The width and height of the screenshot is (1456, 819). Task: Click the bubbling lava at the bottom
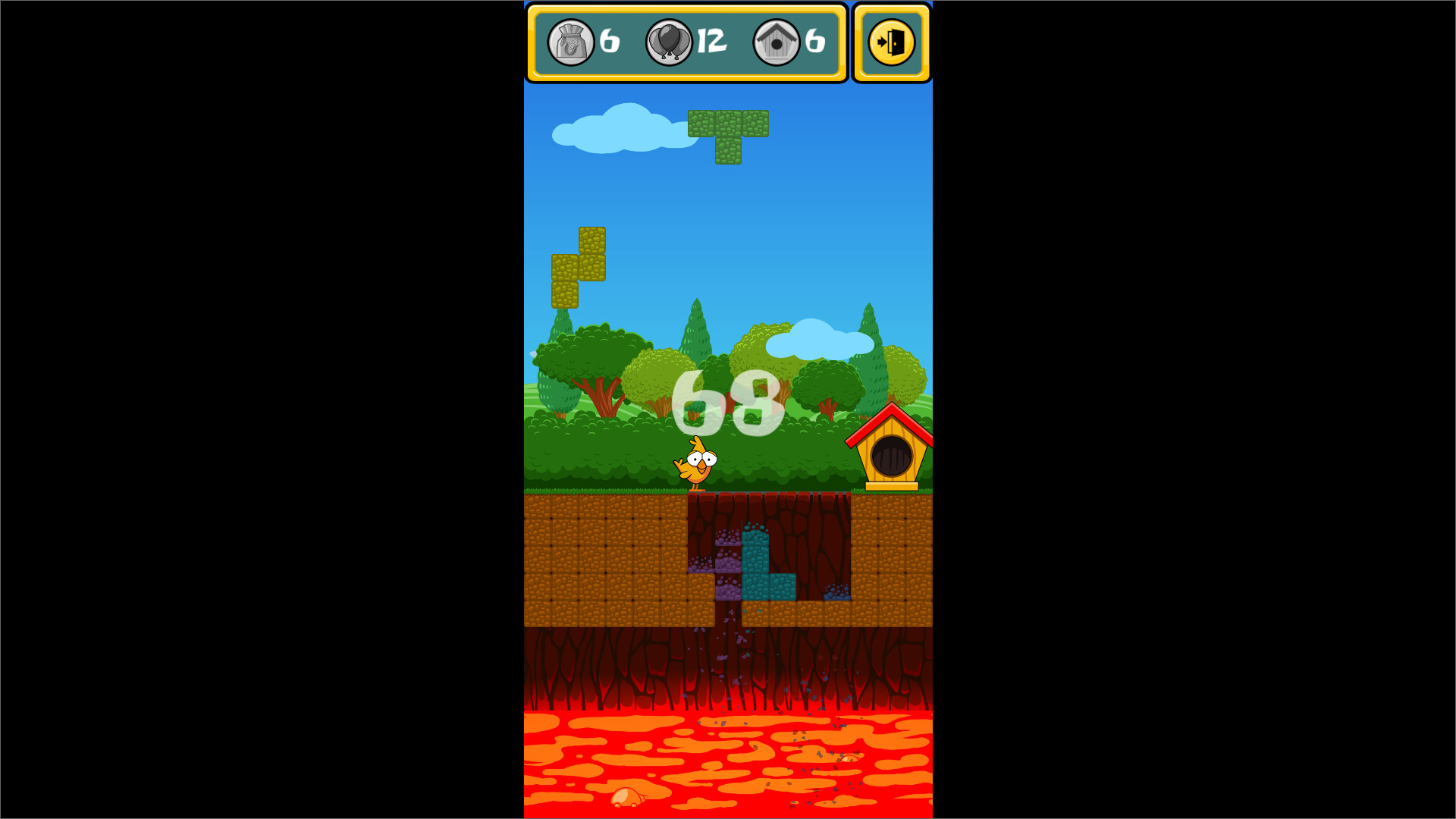click(728, 766)
